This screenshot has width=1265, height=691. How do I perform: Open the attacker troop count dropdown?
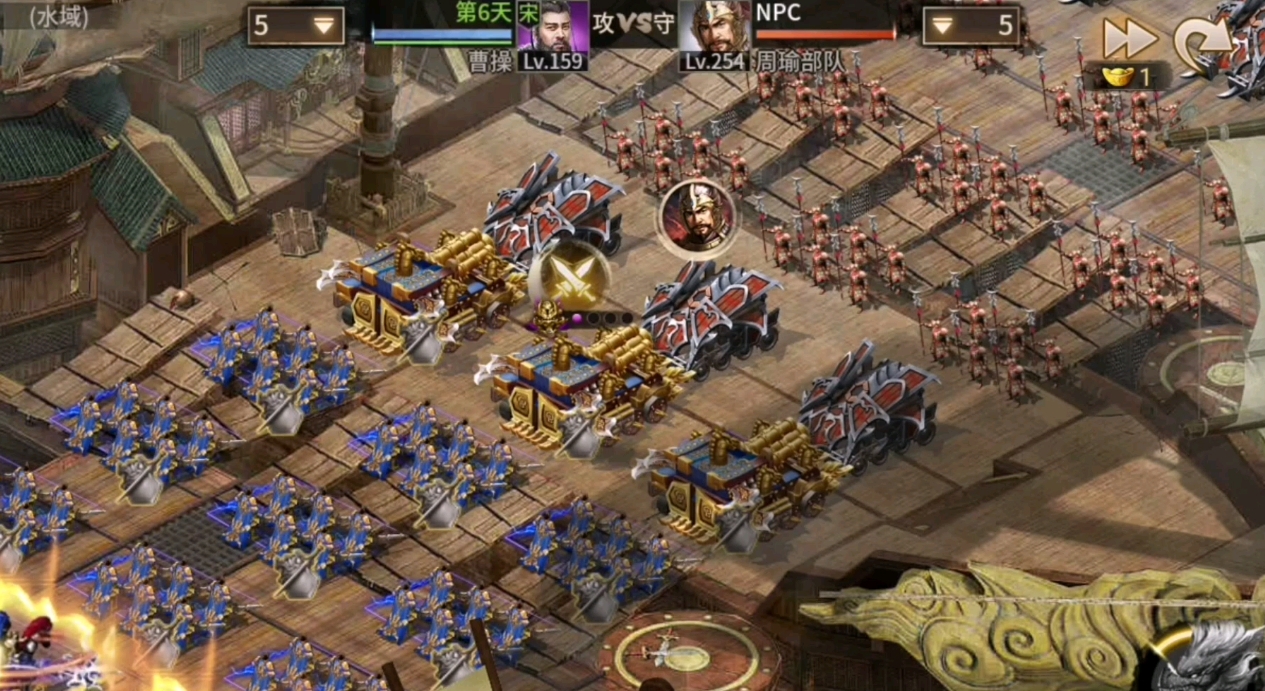click(x=296, y=26)
